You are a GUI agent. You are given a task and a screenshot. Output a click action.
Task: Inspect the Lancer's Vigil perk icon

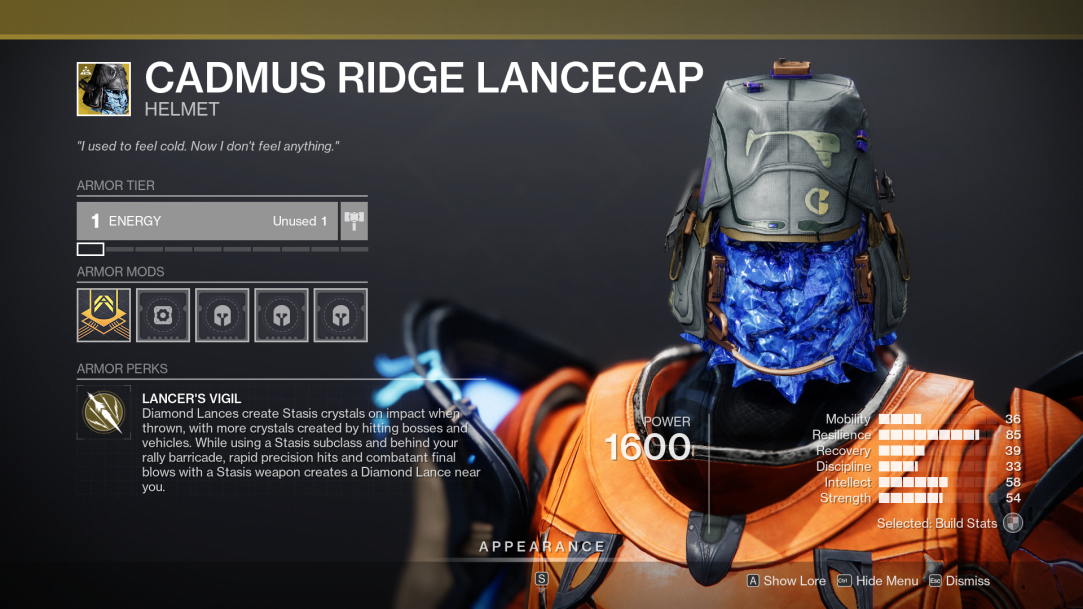[104, 414]
